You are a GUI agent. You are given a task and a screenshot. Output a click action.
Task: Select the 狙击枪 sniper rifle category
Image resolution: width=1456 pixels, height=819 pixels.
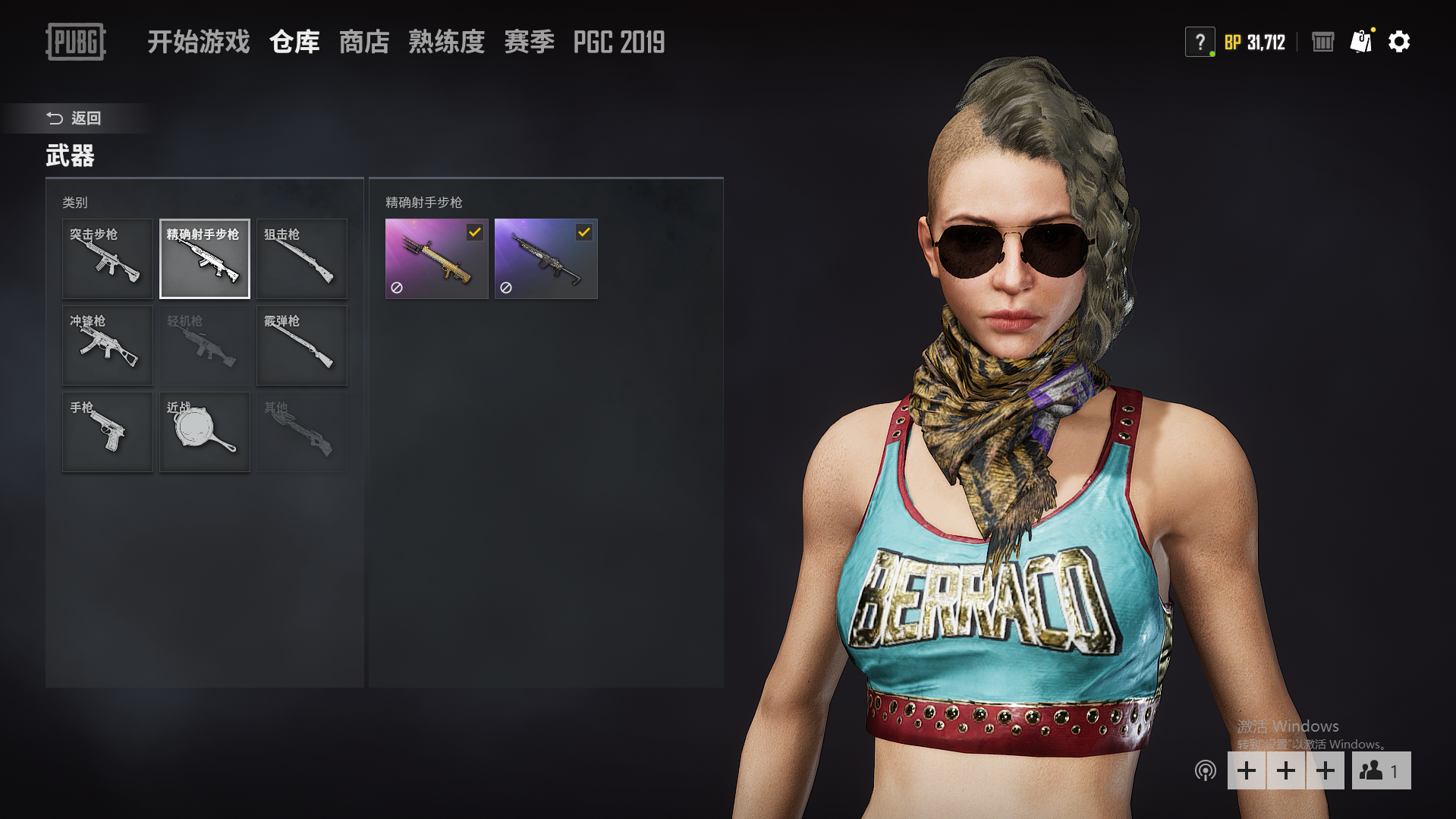click(x=302, y=259)
